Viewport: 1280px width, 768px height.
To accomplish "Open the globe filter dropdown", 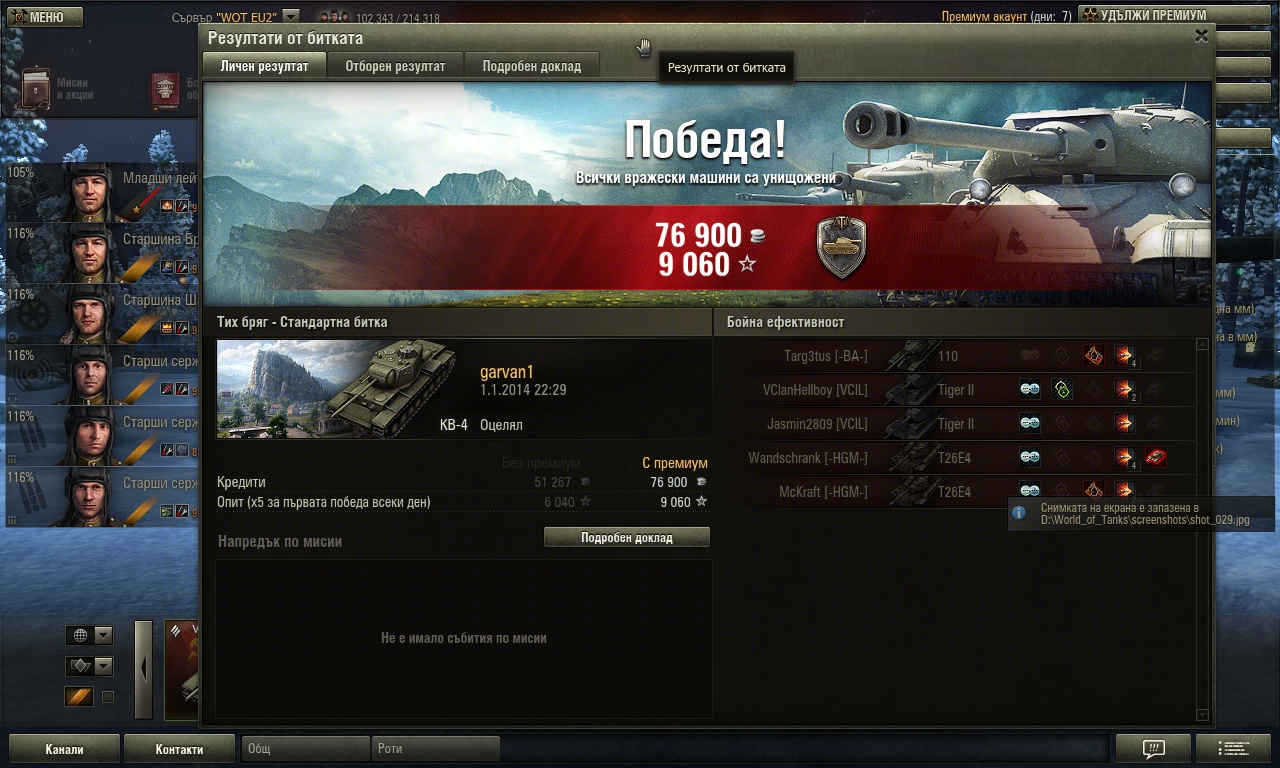I will (x=89, y=635).
